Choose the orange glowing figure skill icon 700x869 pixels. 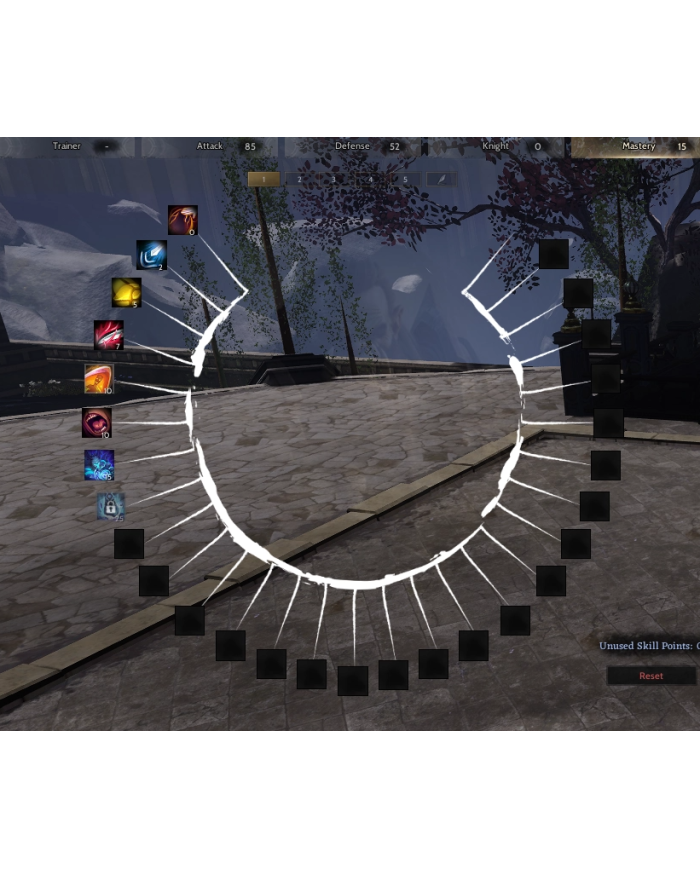(98, 378)
